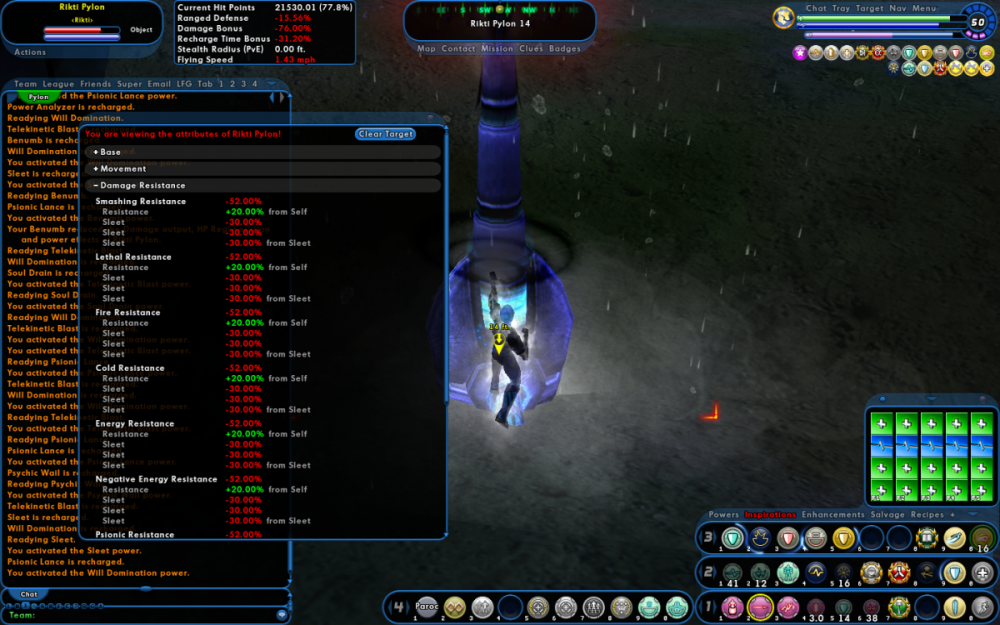Viewport: 1000px width, 625px height.
Task: Open the Friends list
Action: point(96,84)
